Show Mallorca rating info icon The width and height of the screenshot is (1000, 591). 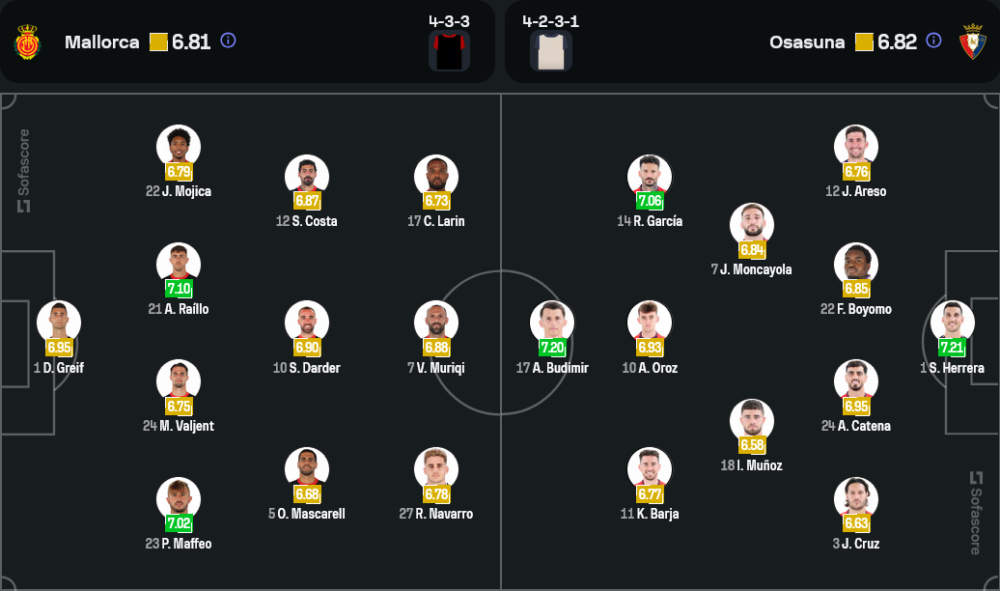click(x=228, y=41)
